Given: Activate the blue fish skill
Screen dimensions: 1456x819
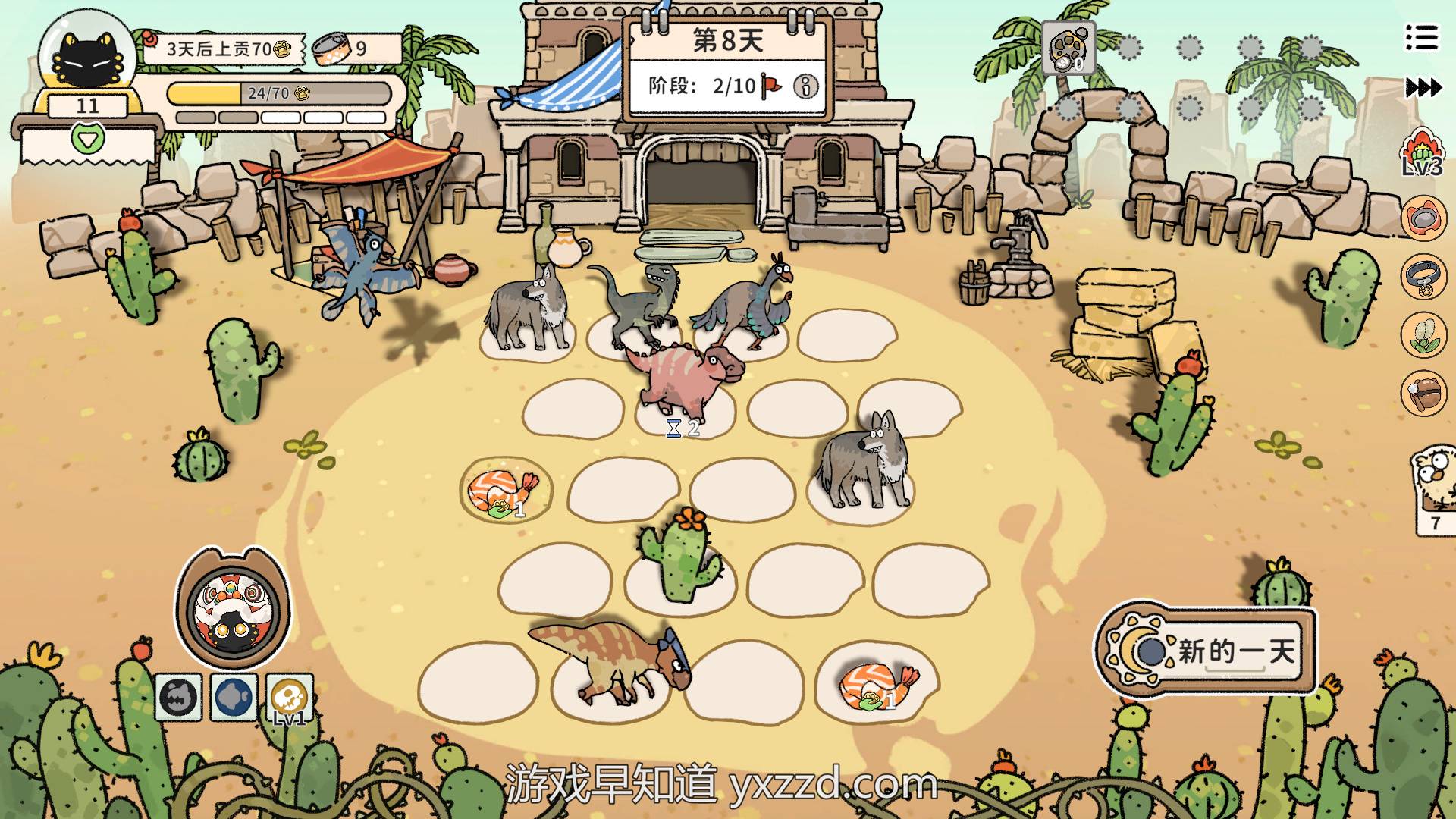Looking at the screenshot, I should [234, 696].
